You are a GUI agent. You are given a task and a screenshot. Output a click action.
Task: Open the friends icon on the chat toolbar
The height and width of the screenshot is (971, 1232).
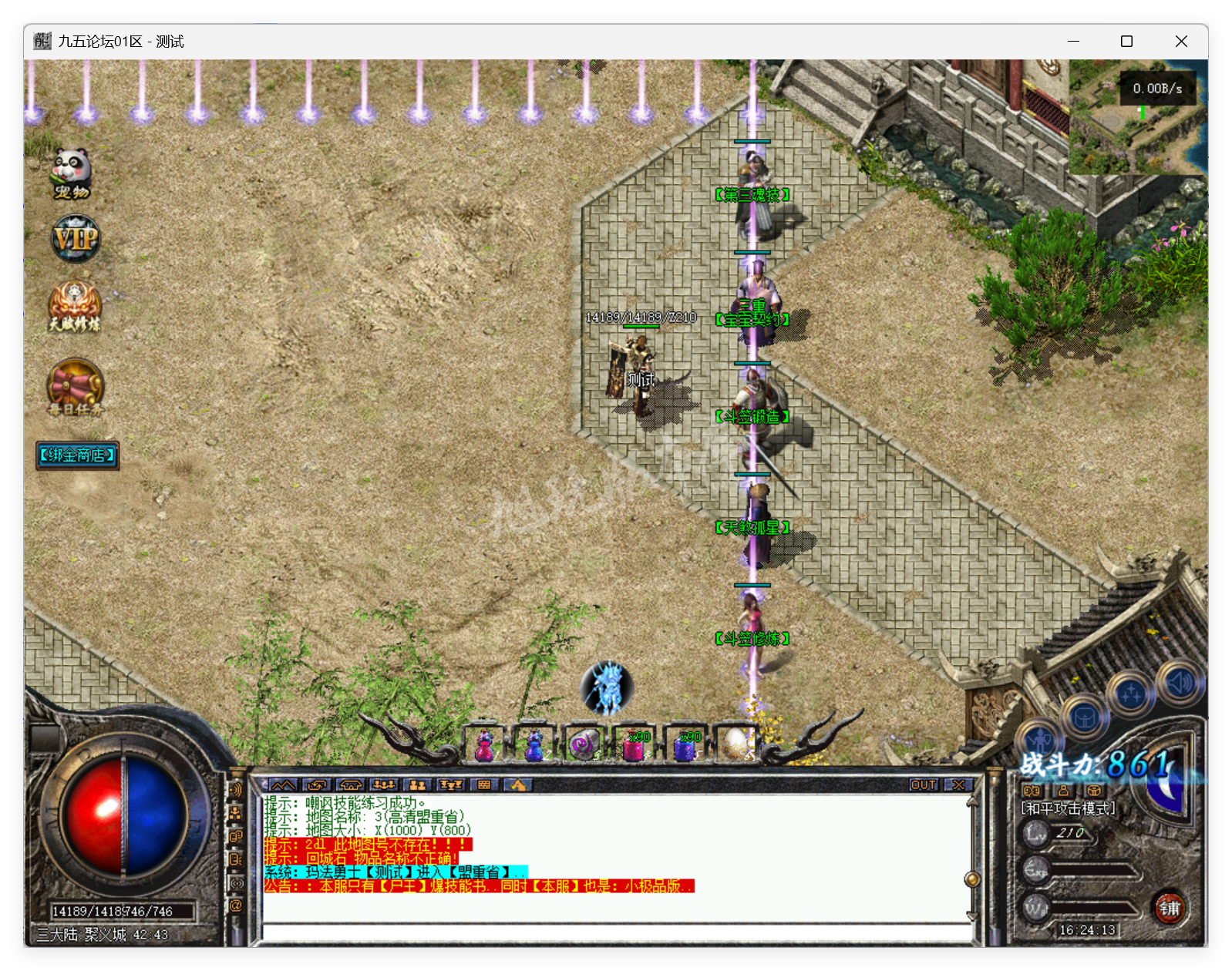pyautogui.click(x=416, y=785)
